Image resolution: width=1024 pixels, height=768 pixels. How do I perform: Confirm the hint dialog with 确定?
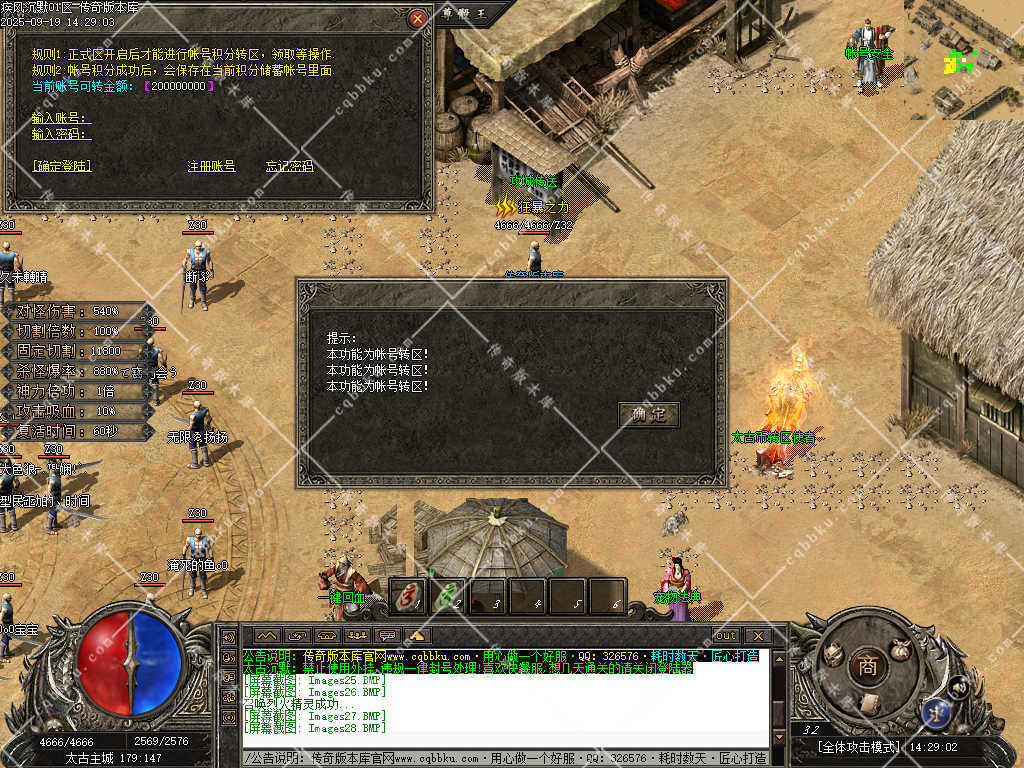[x=648, y=415]
